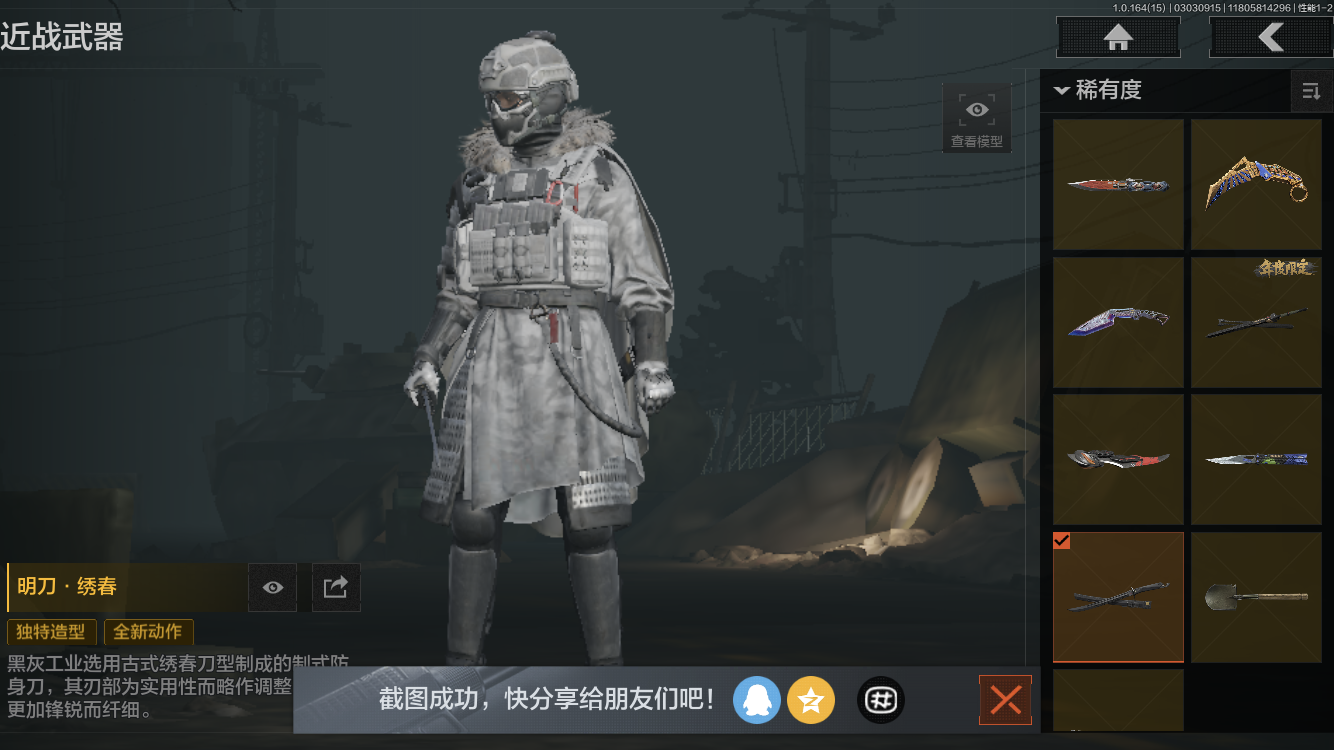Click the sort order icon beside 稀有度
The image size is (1334, 750).
[x=1311, y=91]
